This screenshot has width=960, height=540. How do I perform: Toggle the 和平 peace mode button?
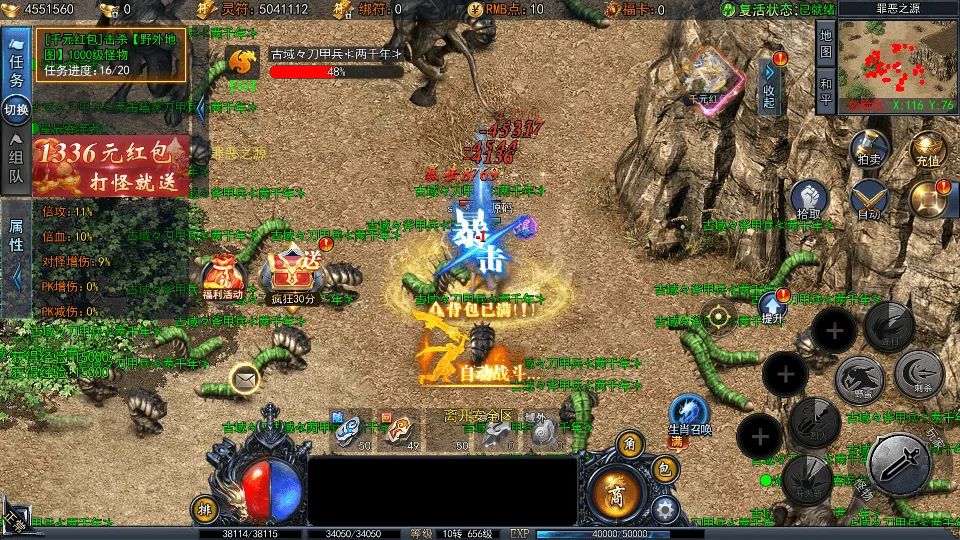pos(826,90)
